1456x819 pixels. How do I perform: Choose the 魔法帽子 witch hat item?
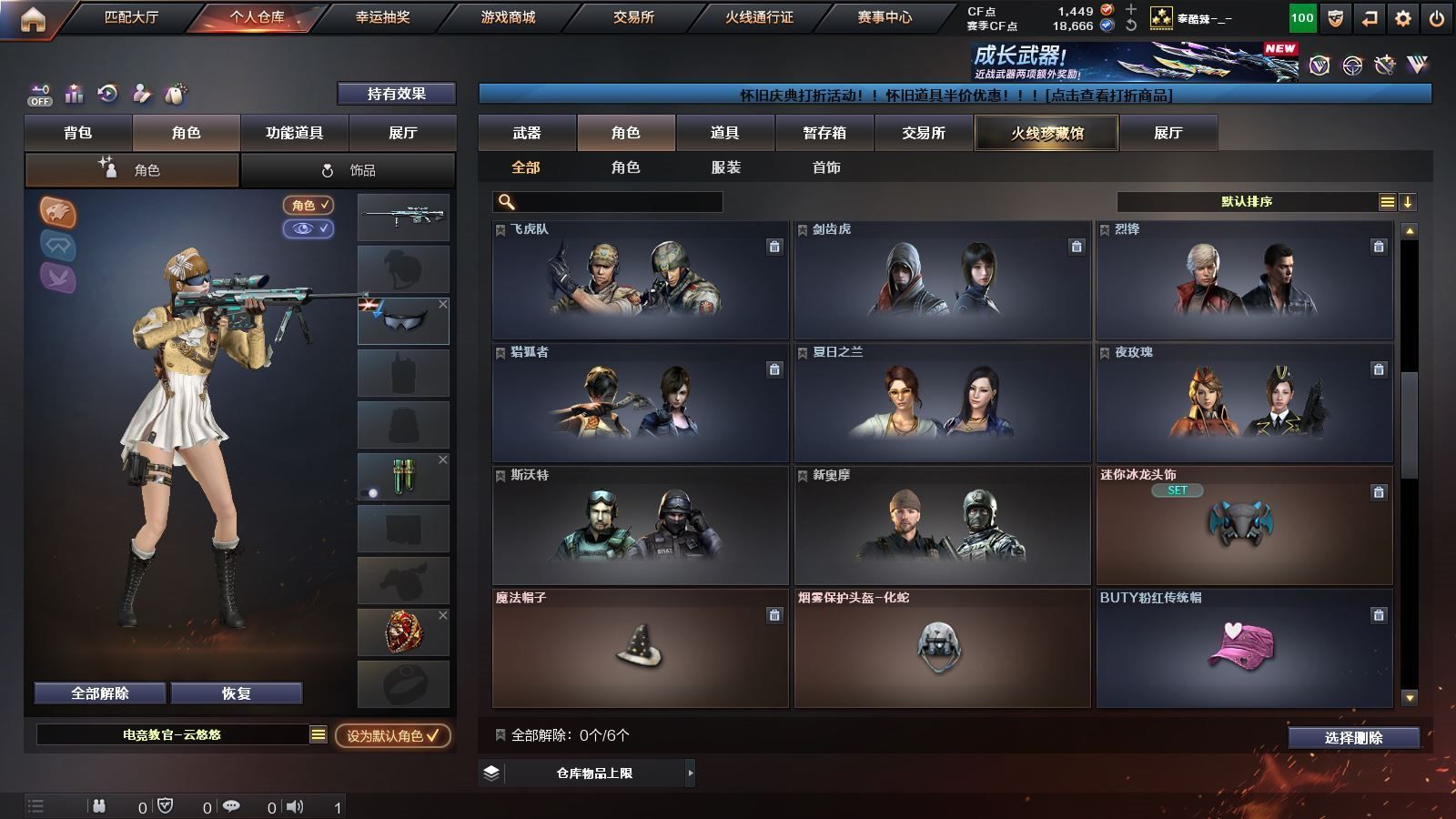(x=640, y=648)
